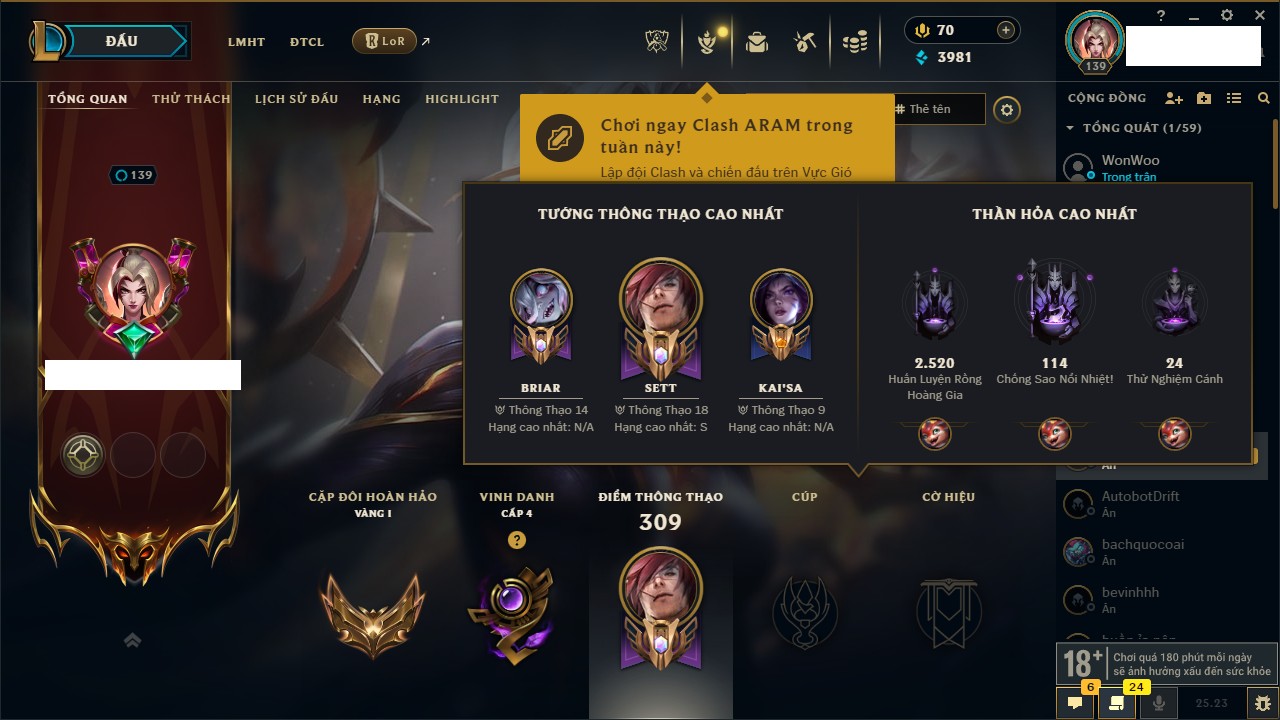Click the add friend icon

[x=1174, y=98]
